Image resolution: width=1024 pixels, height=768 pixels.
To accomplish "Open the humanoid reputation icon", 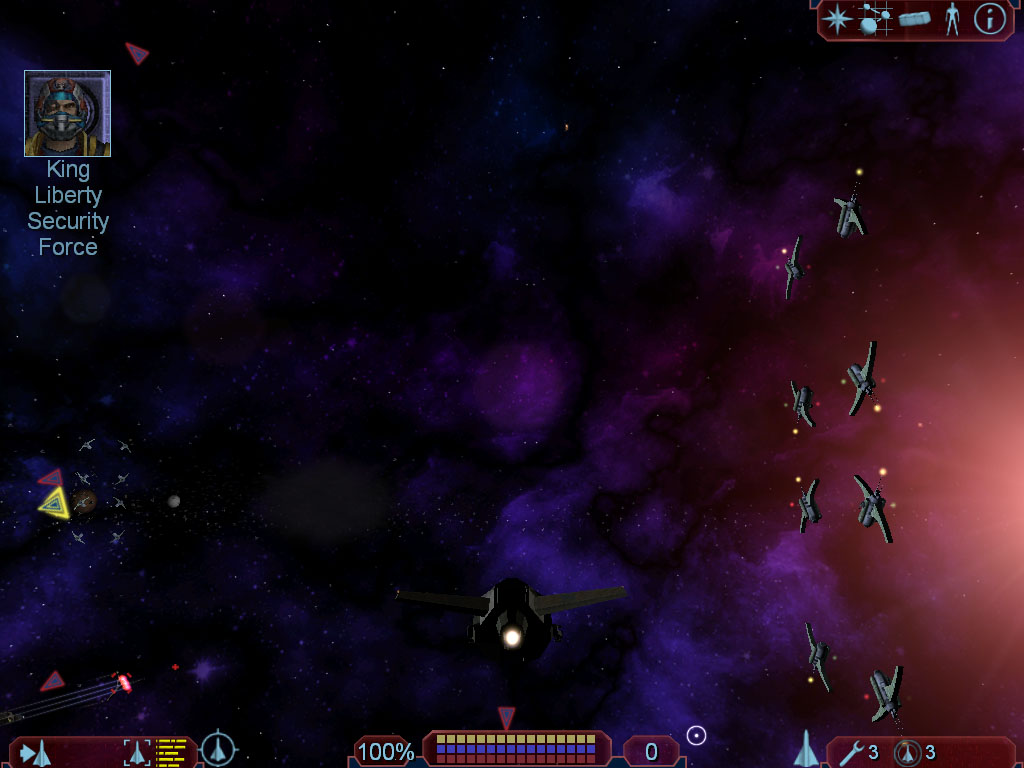I will [x=952, y=19].
